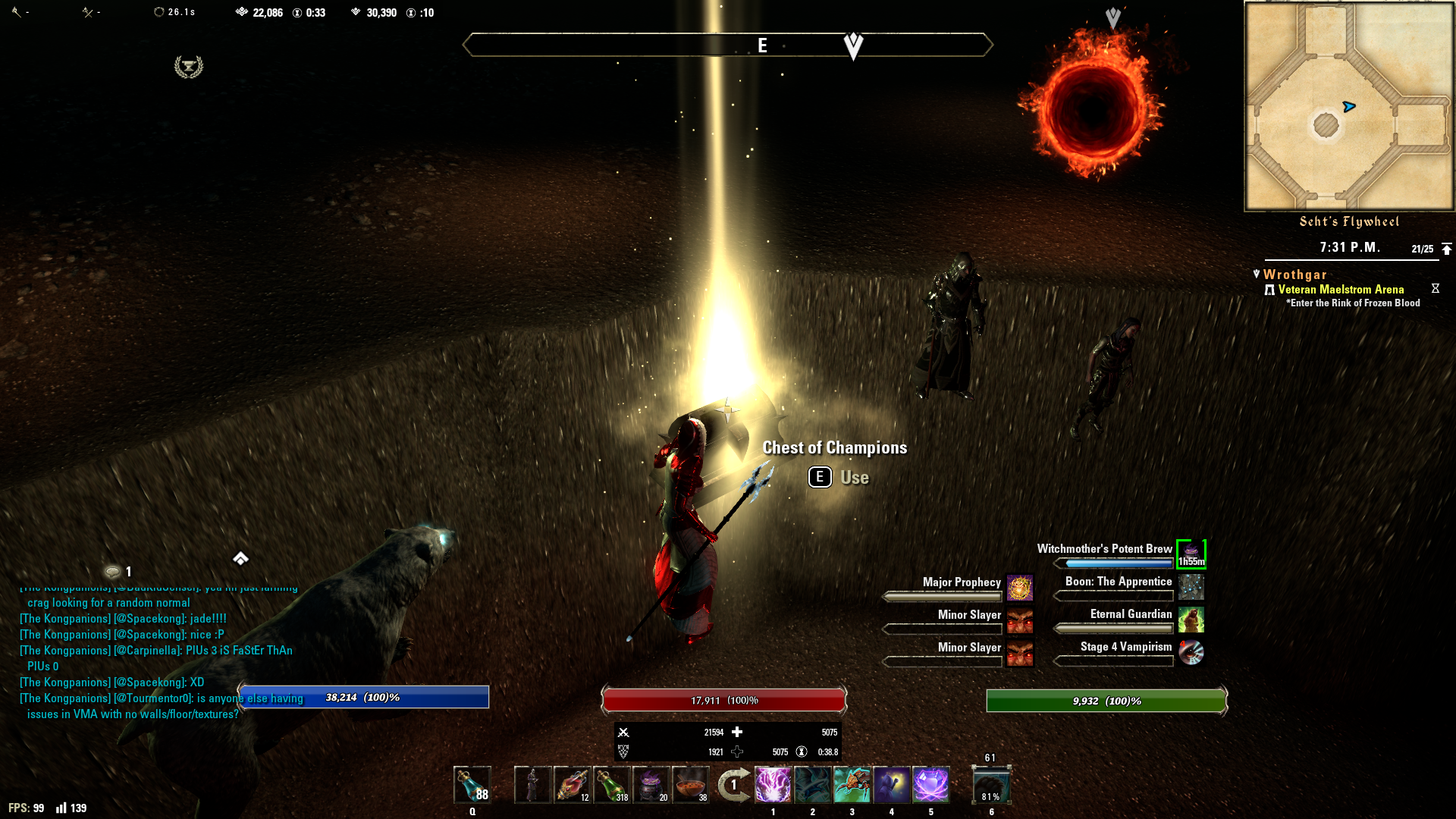Image resolution: width=1456 pixels, height=819 pixels.
Task: Click the weapon swap arrows icon
Action: (733, 785)
